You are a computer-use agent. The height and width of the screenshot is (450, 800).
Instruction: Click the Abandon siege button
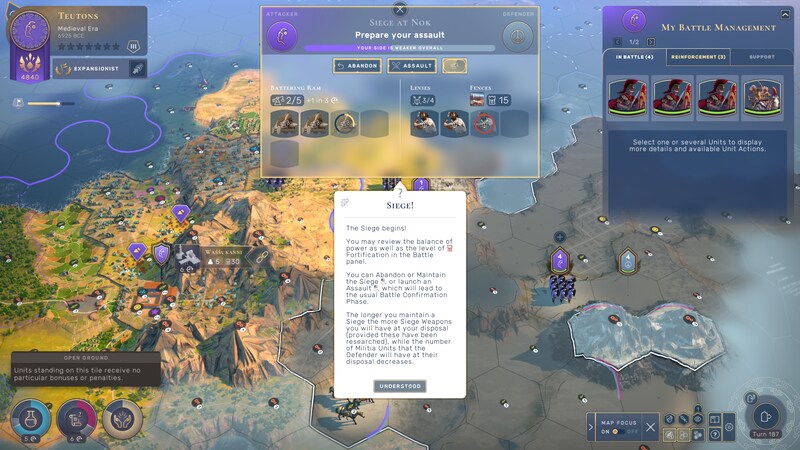(x=357, y=65)
